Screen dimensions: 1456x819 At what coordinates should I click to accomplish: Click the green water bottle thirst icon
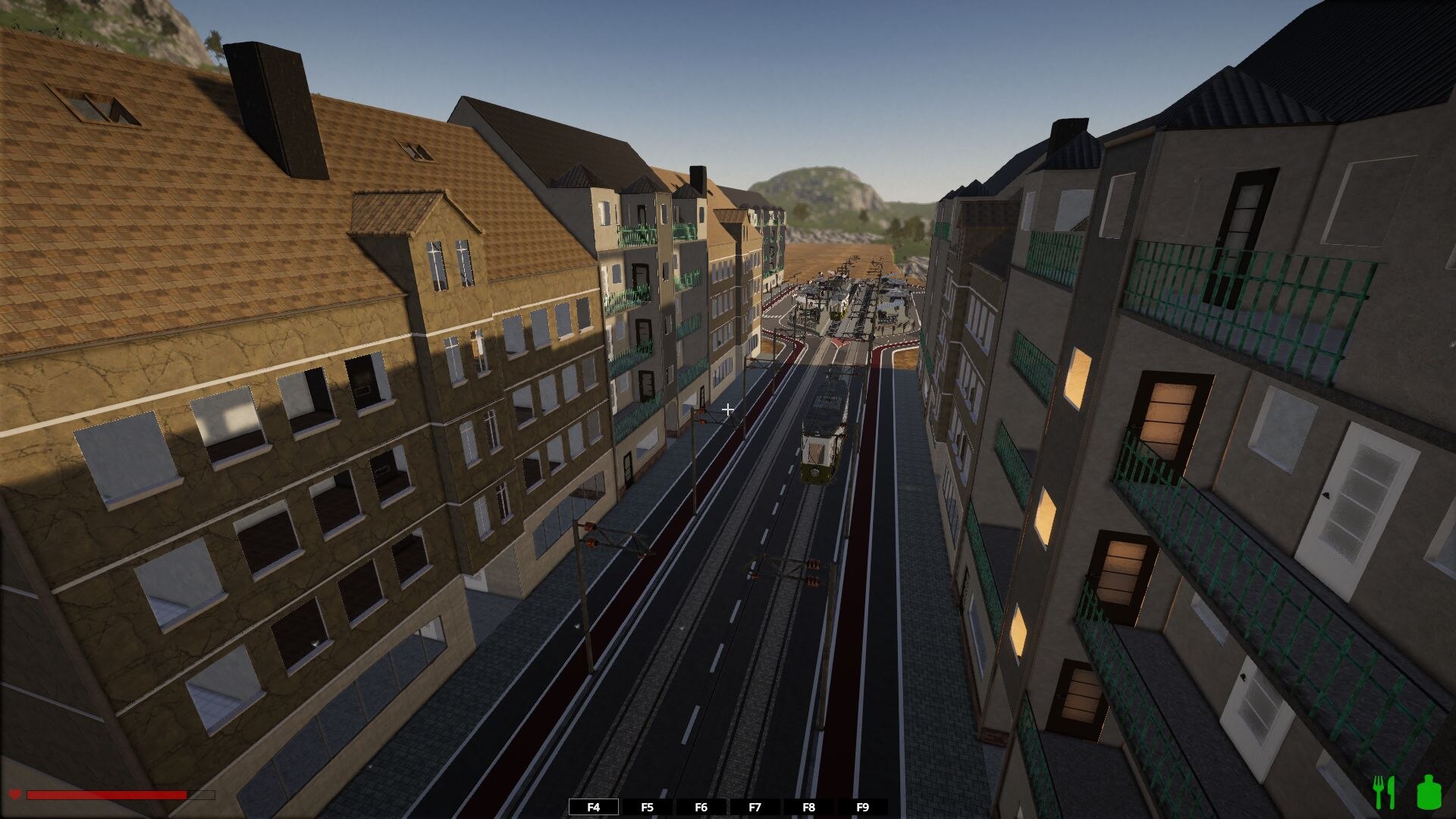click(1429, 792)
